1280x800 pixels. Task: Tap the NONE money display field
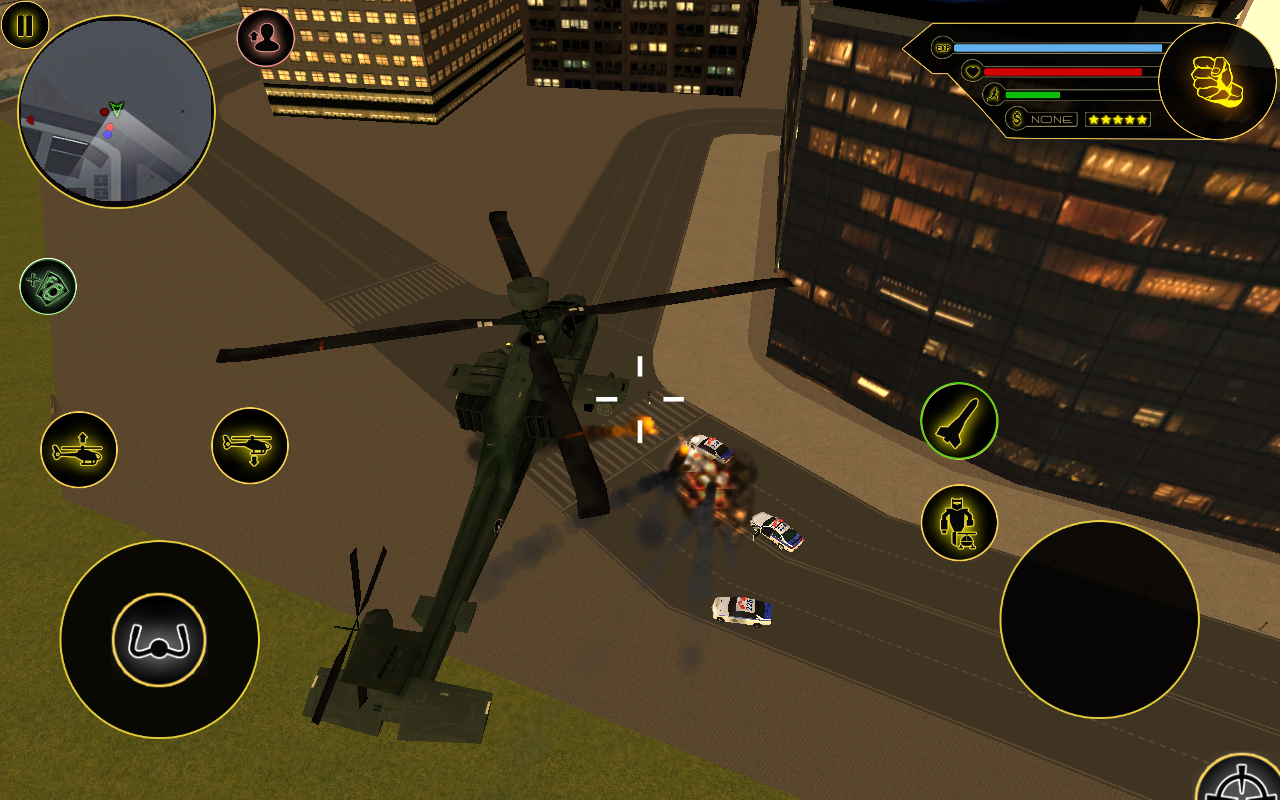pyautogui.click(x=1053, y=119)
